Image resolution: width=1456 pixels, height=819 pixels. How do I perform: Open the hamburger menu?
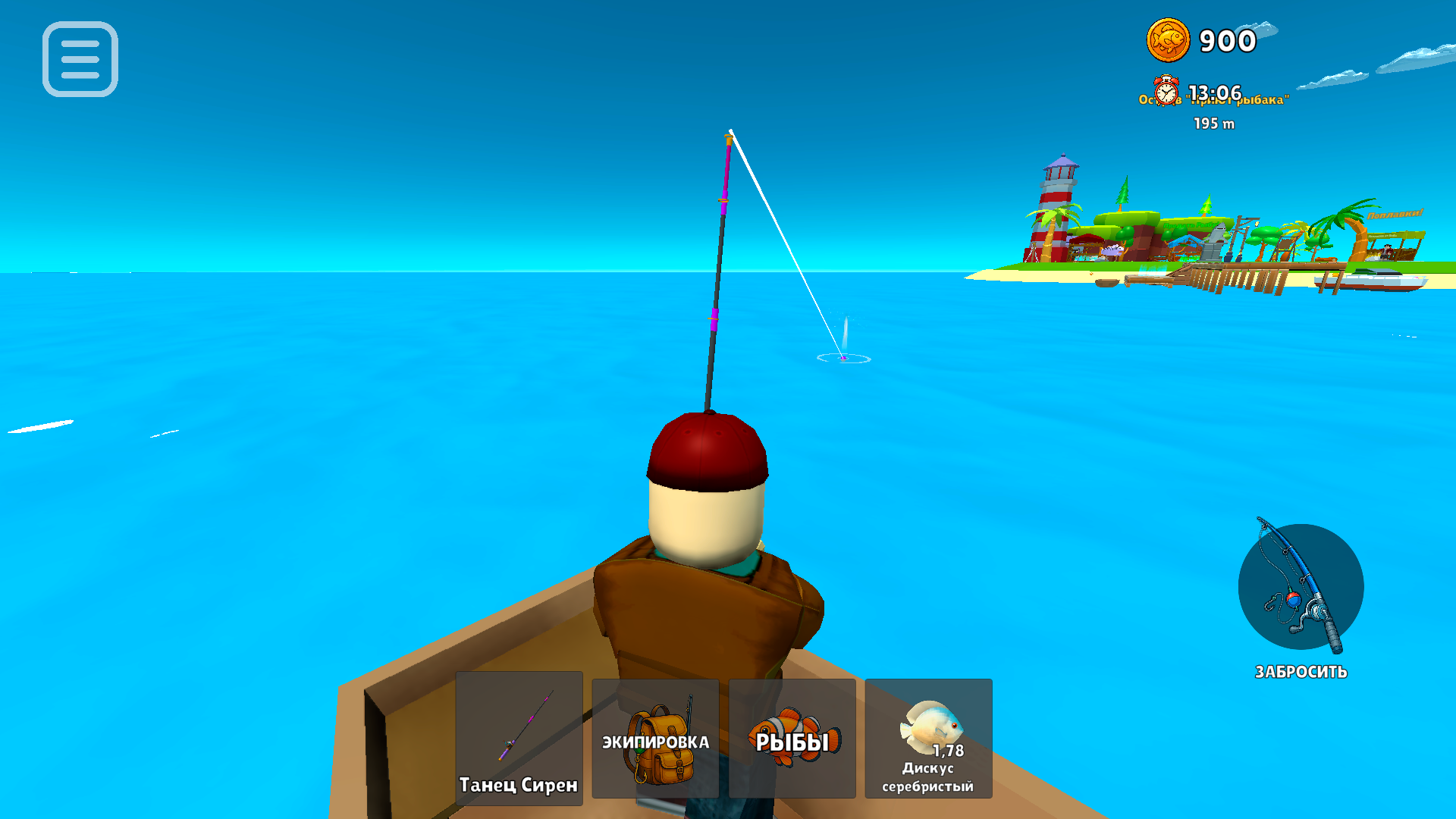pos(80,61)
